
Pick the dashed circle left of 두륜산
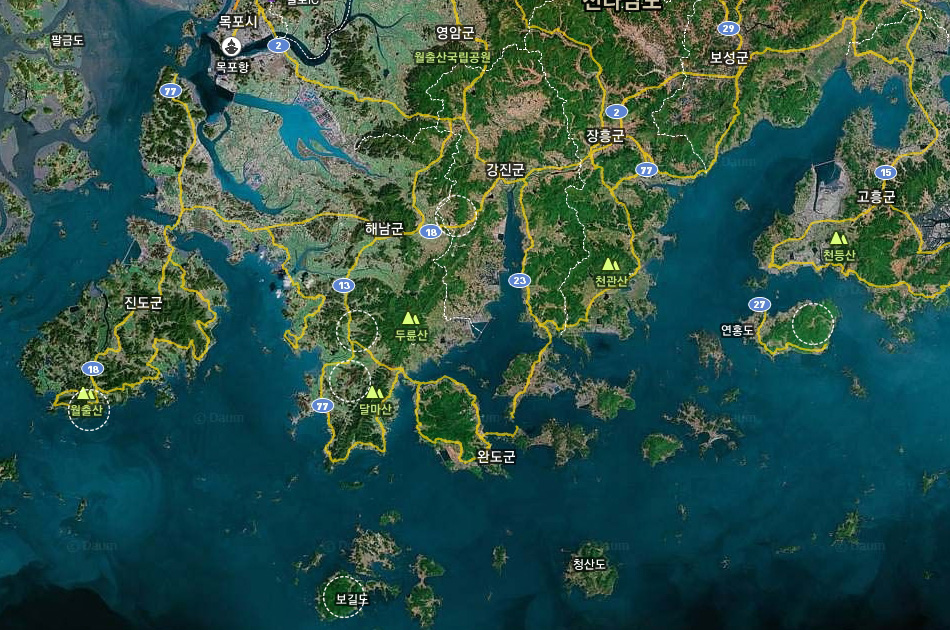[x=357, y=330]
